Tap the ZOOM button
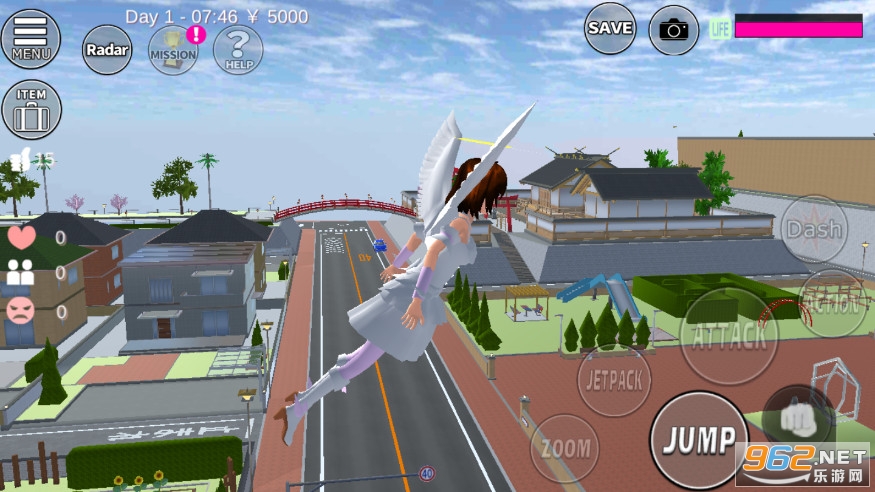The width and height of the screenshot is (875, 492). click(x=565, y=448)
